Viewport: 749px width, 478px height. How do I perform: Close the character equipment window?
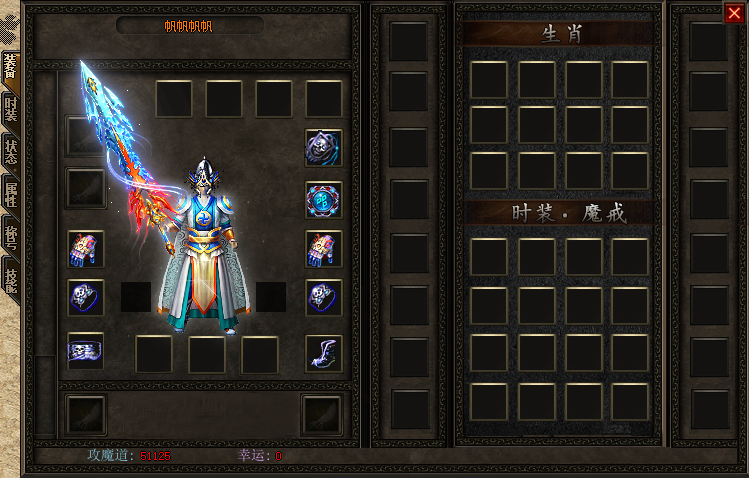point(733,13)
